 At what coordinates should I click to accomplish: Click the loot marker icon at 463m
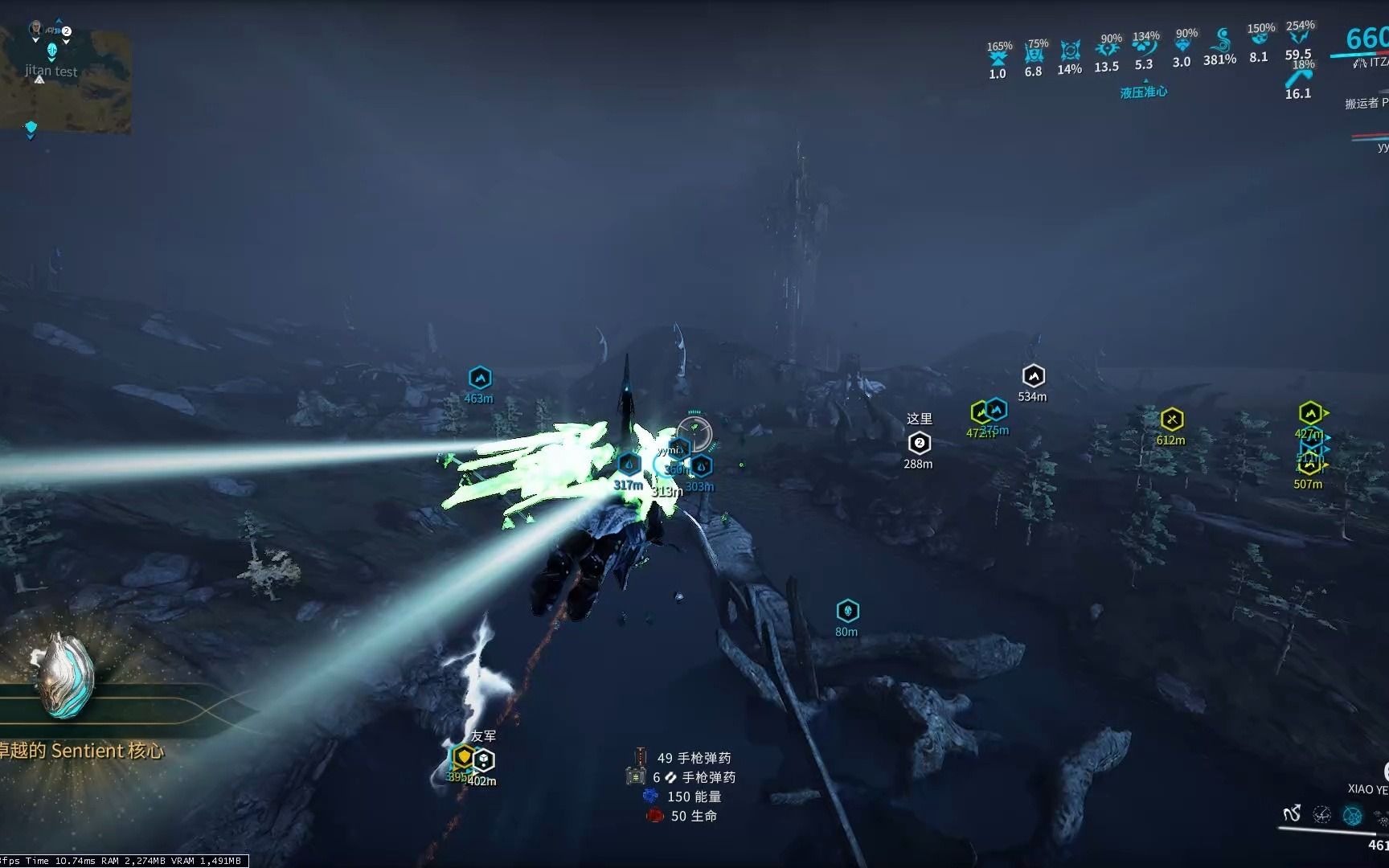pyautogui.click(x=479, y=378)
